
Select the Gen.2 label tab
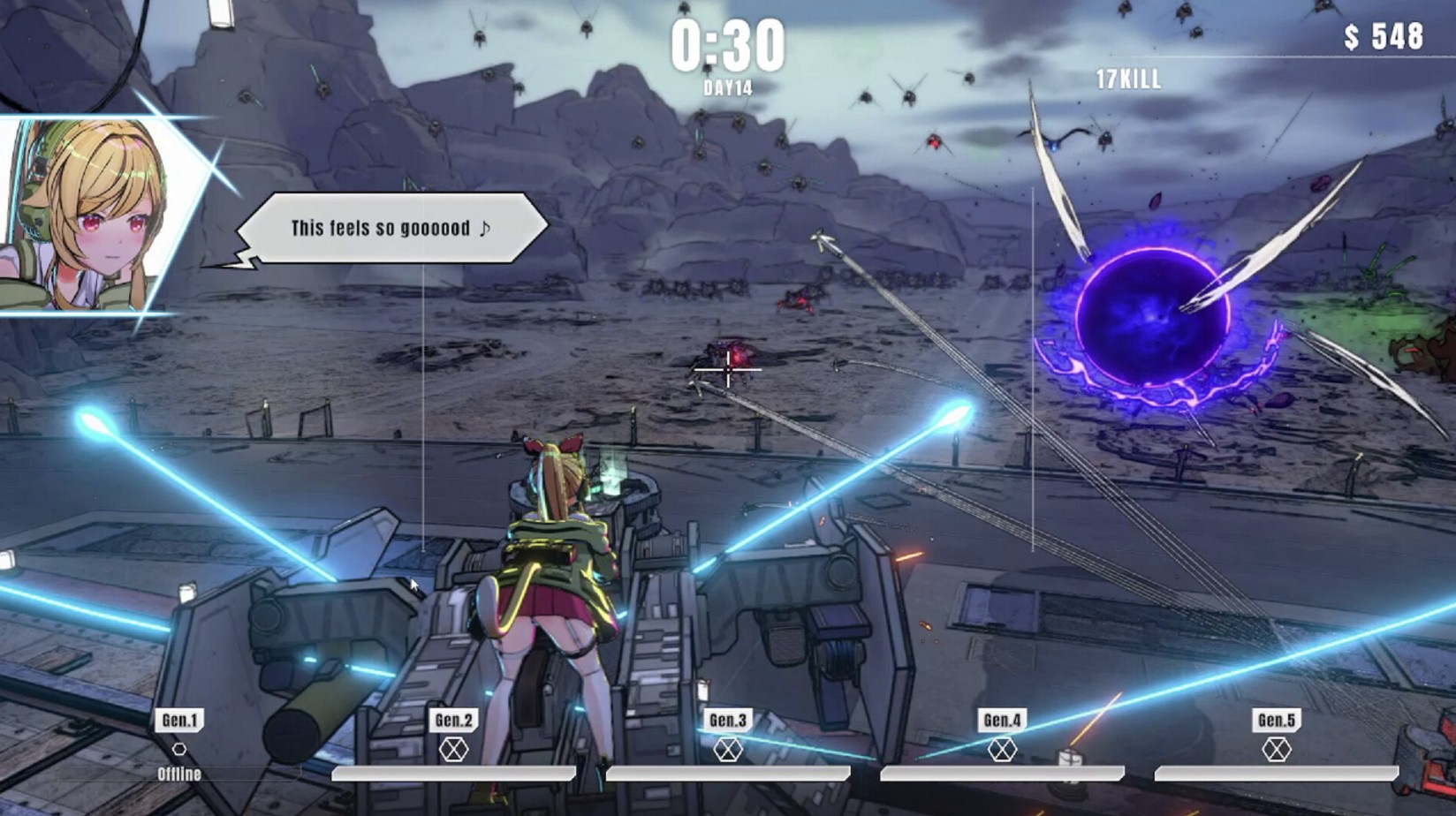456,718
